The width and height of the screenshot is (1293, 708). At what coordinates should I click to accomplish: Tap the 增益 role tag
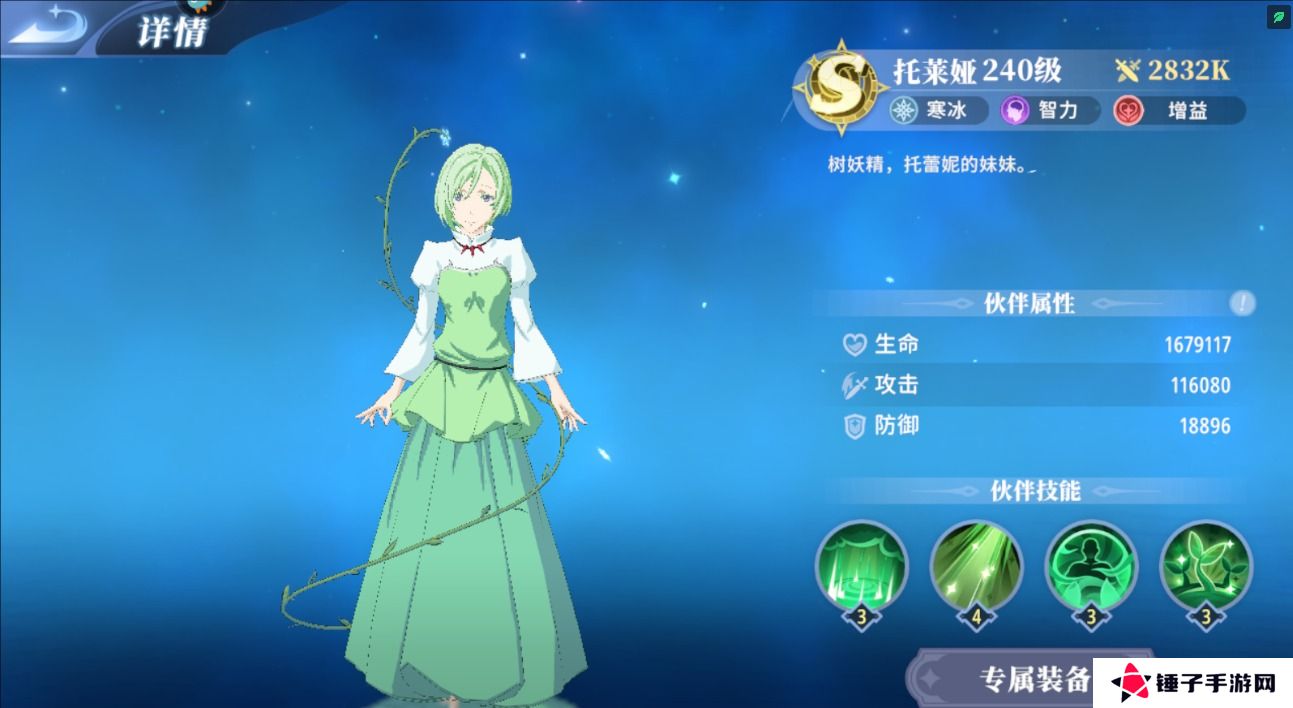[x=1178, y=110]
